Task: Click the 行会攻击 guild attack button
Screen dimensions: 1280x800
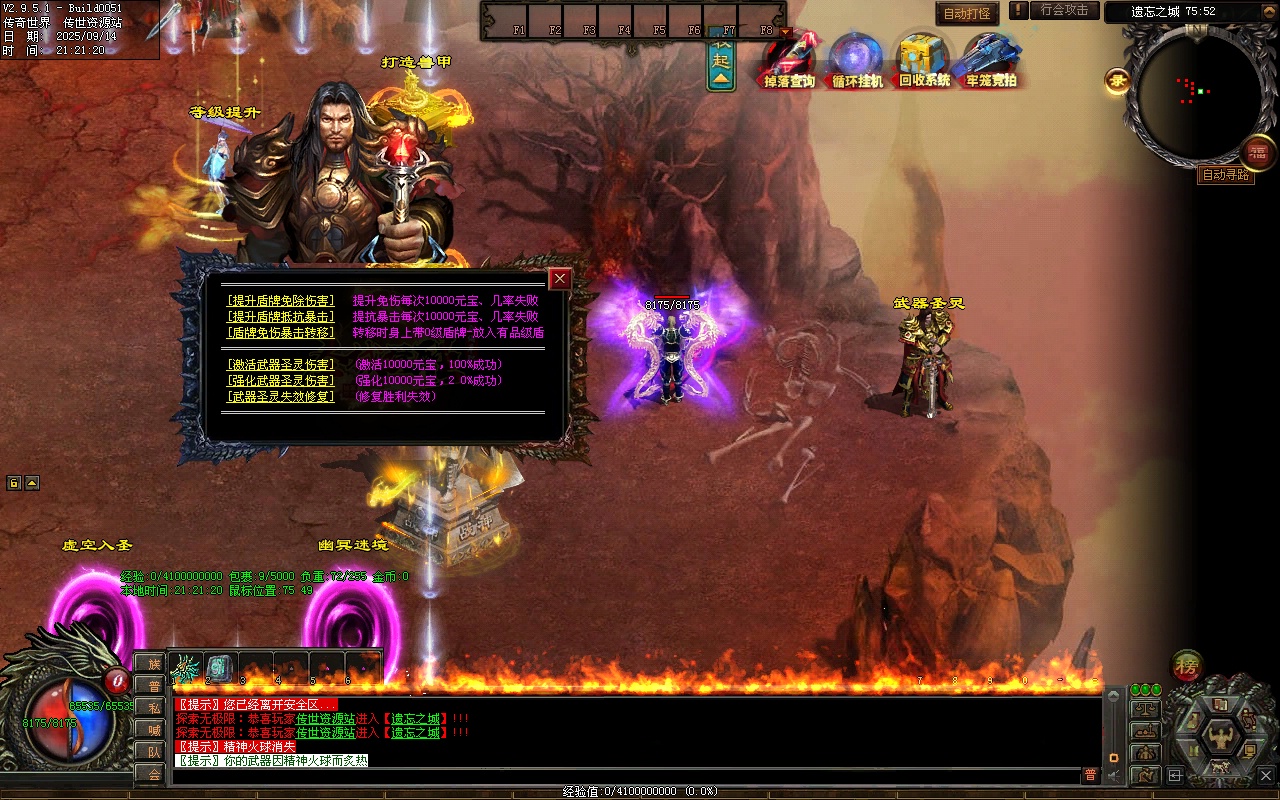Action: point(1064,10)
